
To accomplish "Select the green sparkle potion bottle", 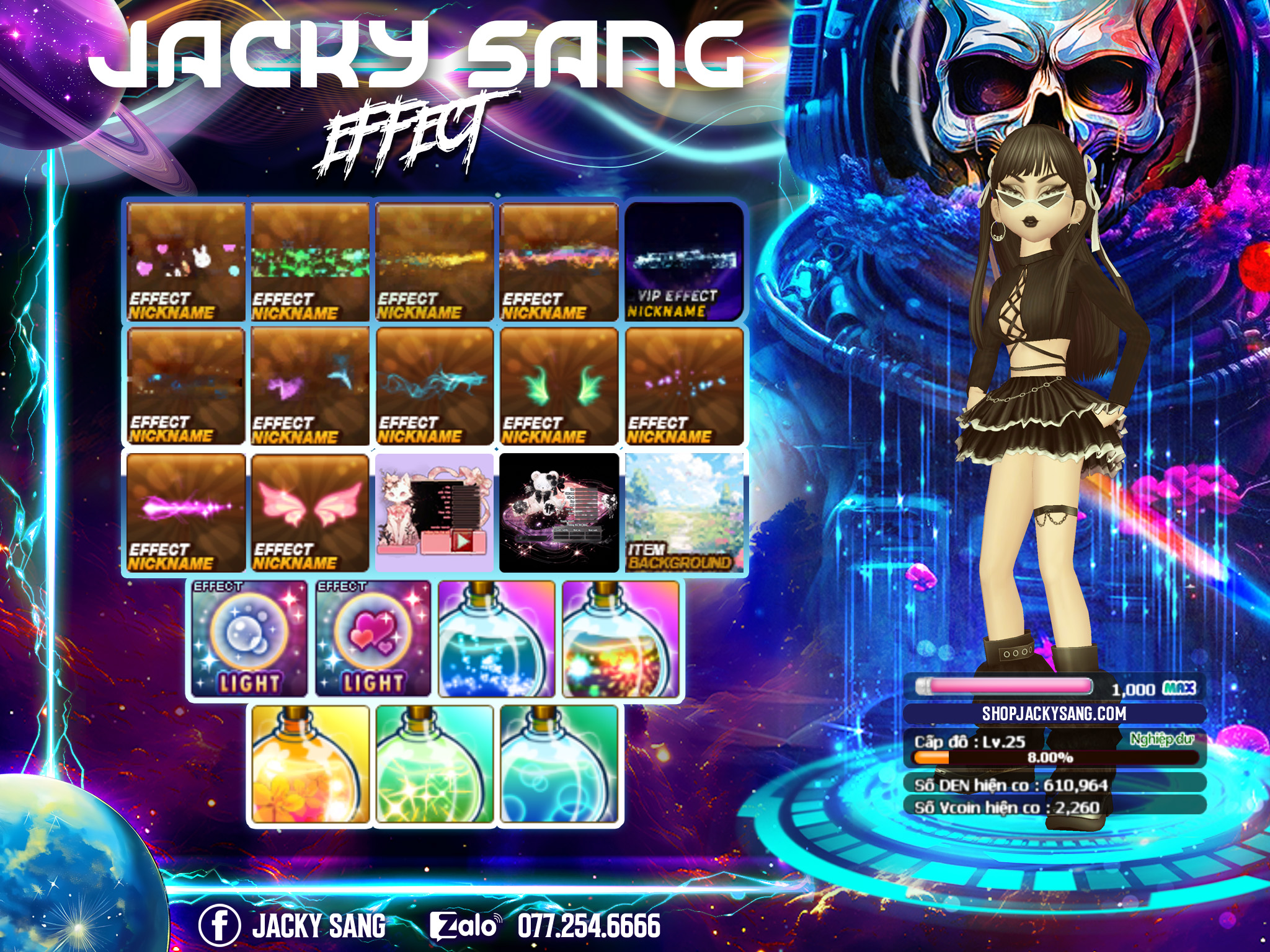I will coord(435,765).
